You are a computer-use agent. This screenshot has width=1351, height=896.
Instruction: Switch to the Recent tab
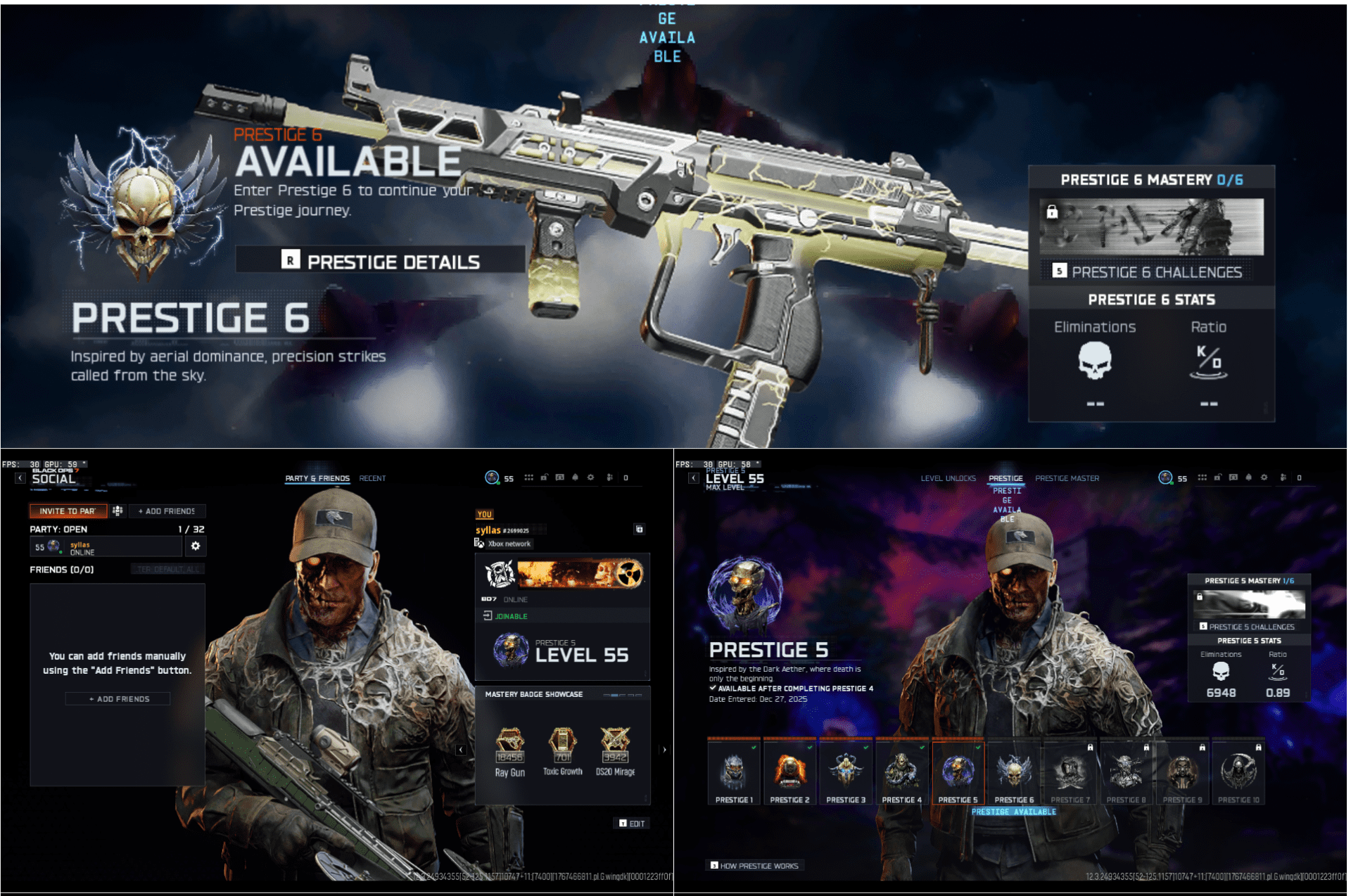(372, 478)
